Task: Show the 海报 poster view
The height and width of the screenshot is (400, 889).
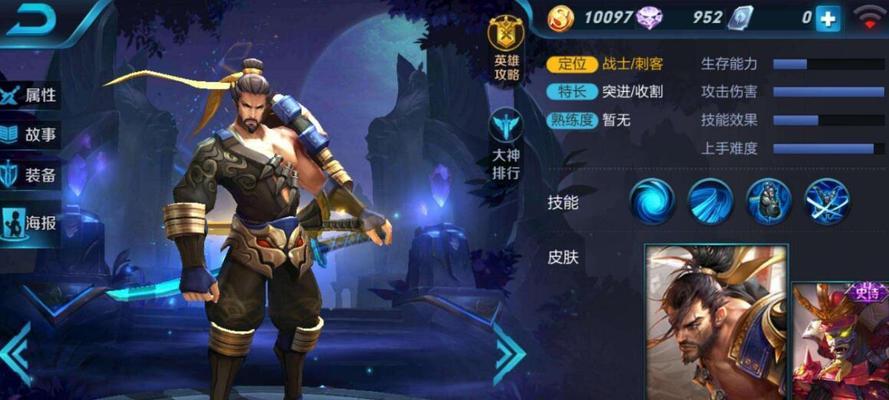Action: click(30, 222)
